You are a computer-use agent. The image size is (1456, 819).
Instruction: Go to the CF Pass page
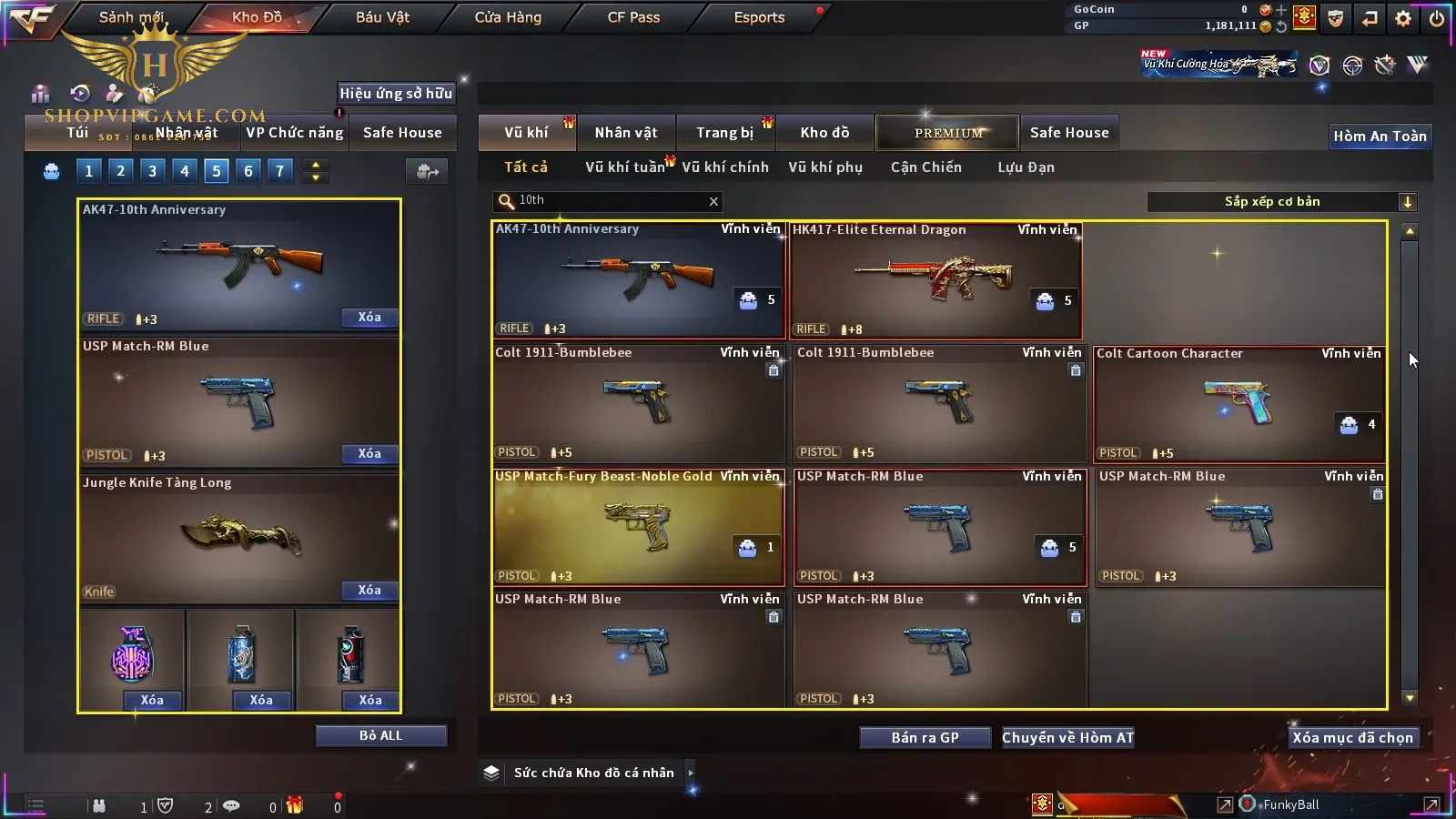coord(633,17)
